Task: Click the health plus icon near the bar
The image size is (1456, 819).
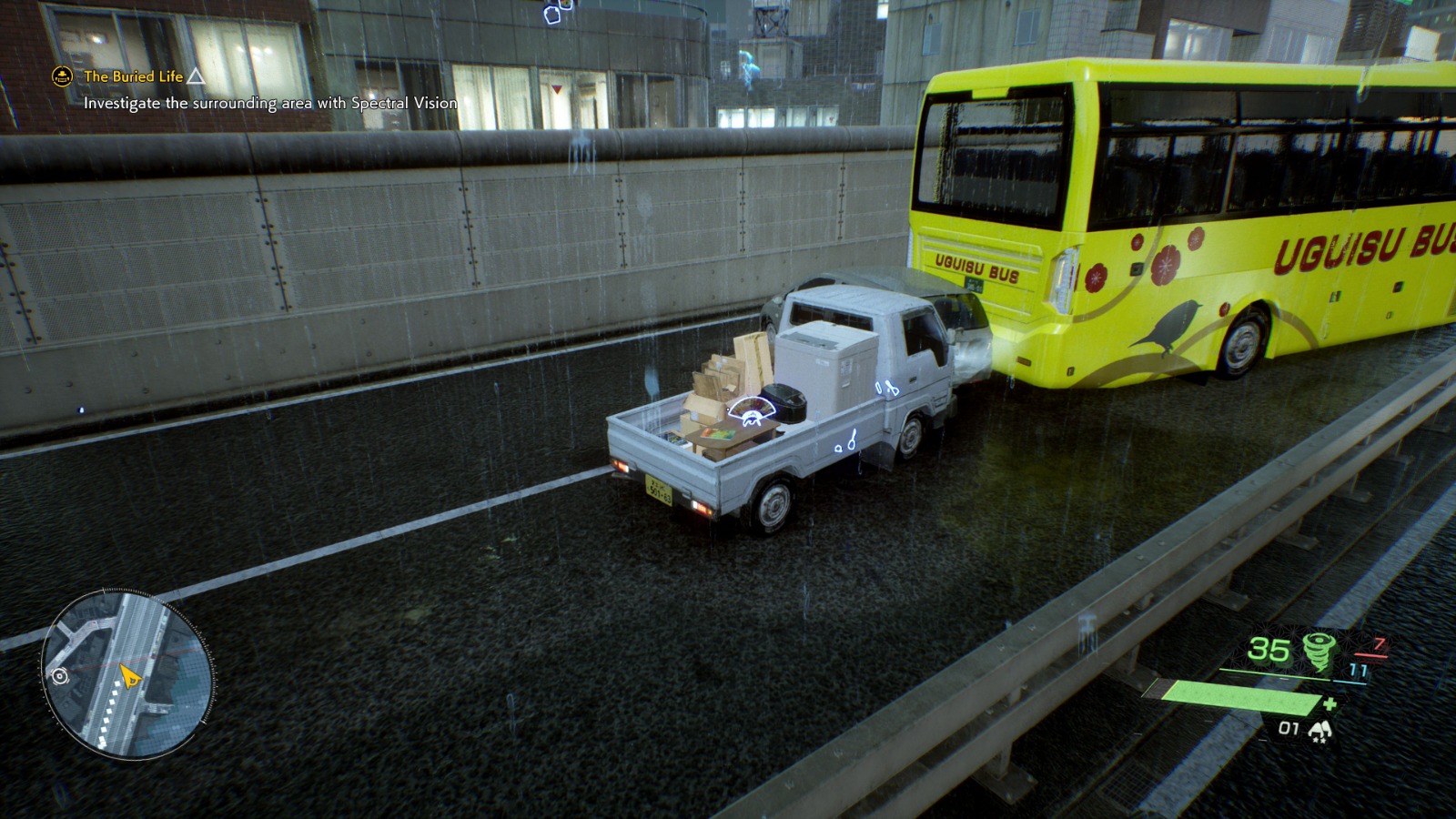Action: (x=1331, y=704)
